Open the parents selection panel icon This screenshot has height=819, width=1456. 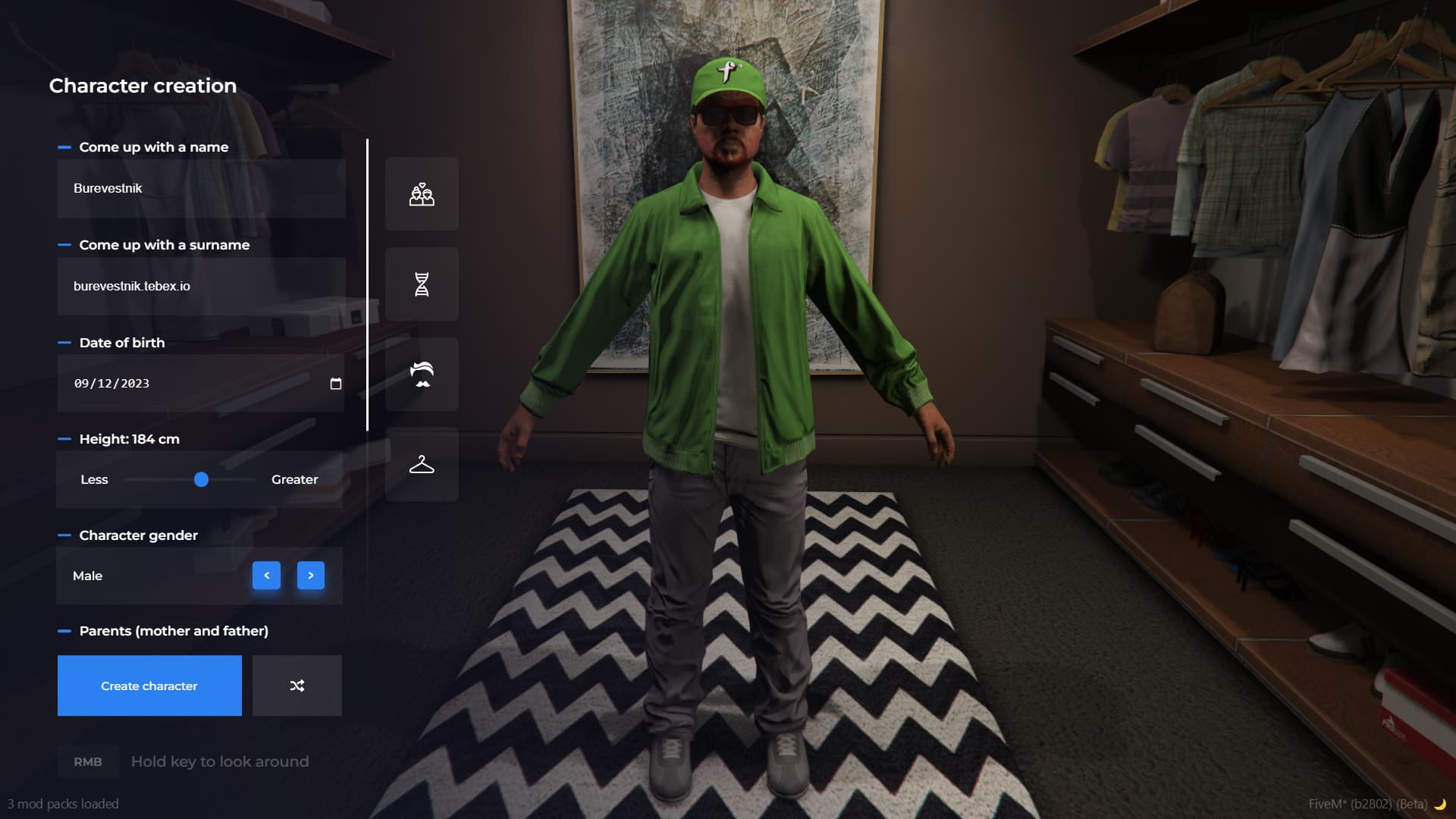tap(422, 194)
